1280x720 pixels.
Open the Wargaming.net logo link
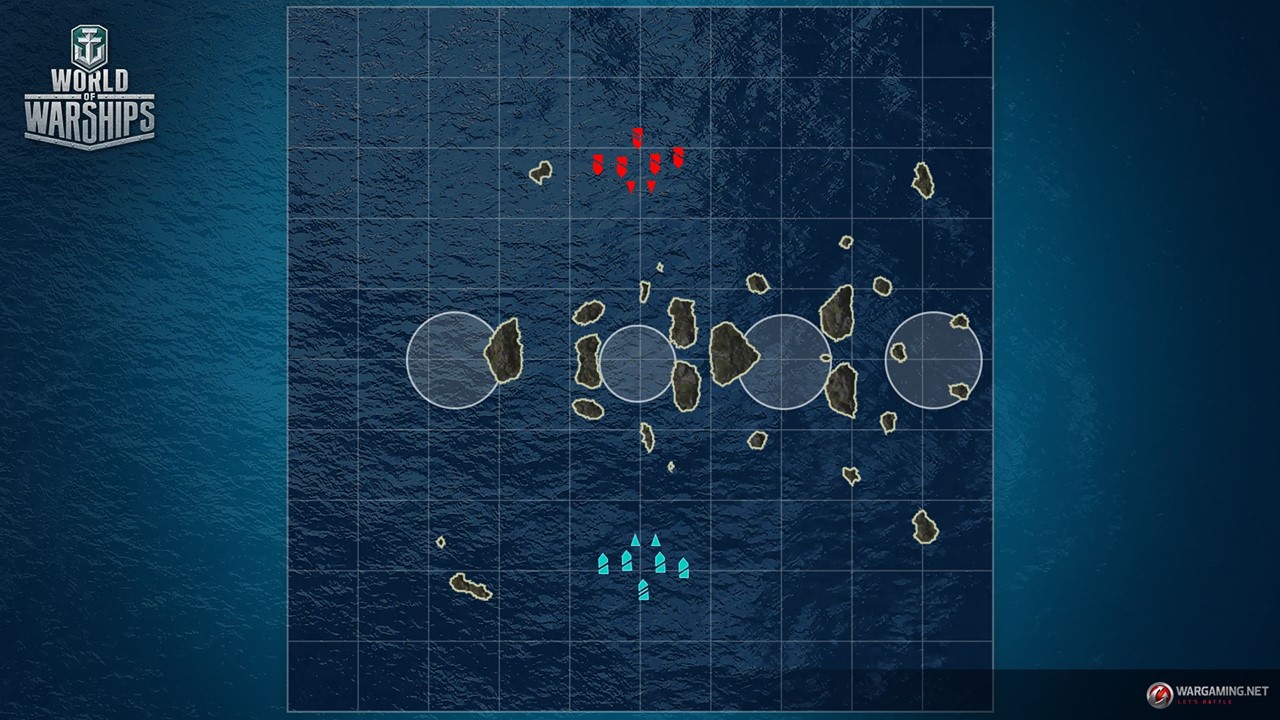[x=1207, y=693]
